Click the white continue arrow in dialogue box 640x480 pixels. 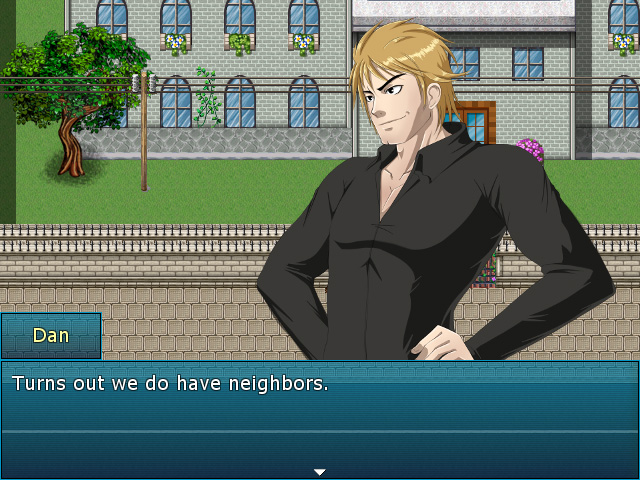point(320,471)
